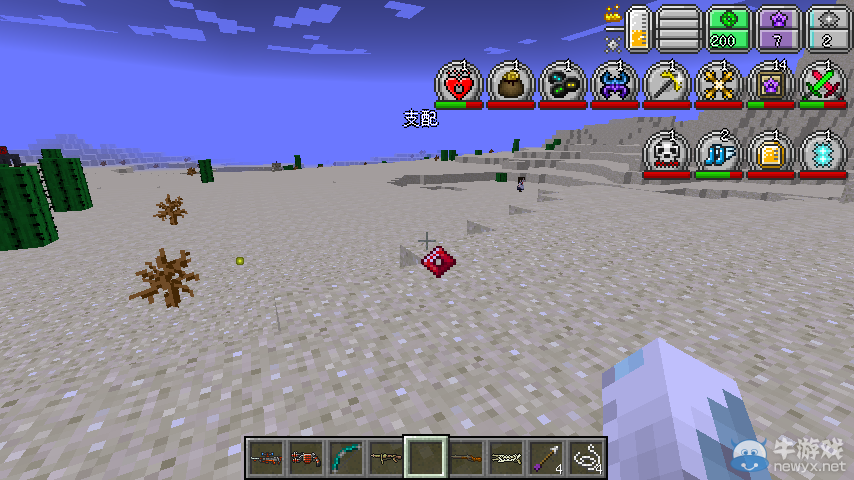Screen dimensions: 854x480
Task: Click the purple horned helmet skill icon
Action: tap(615, 83)
